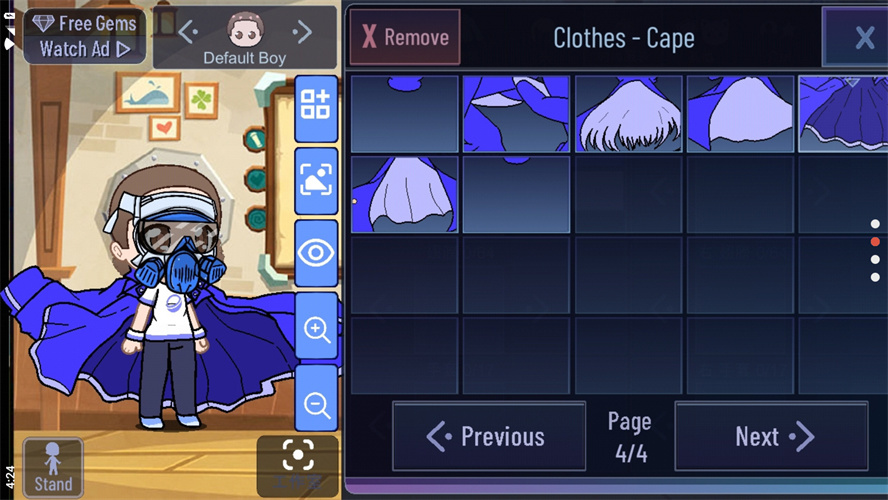The height and width of the screenshot is (500, 888).
Task: Select the red page indicator dot
Action: point(875,241)
